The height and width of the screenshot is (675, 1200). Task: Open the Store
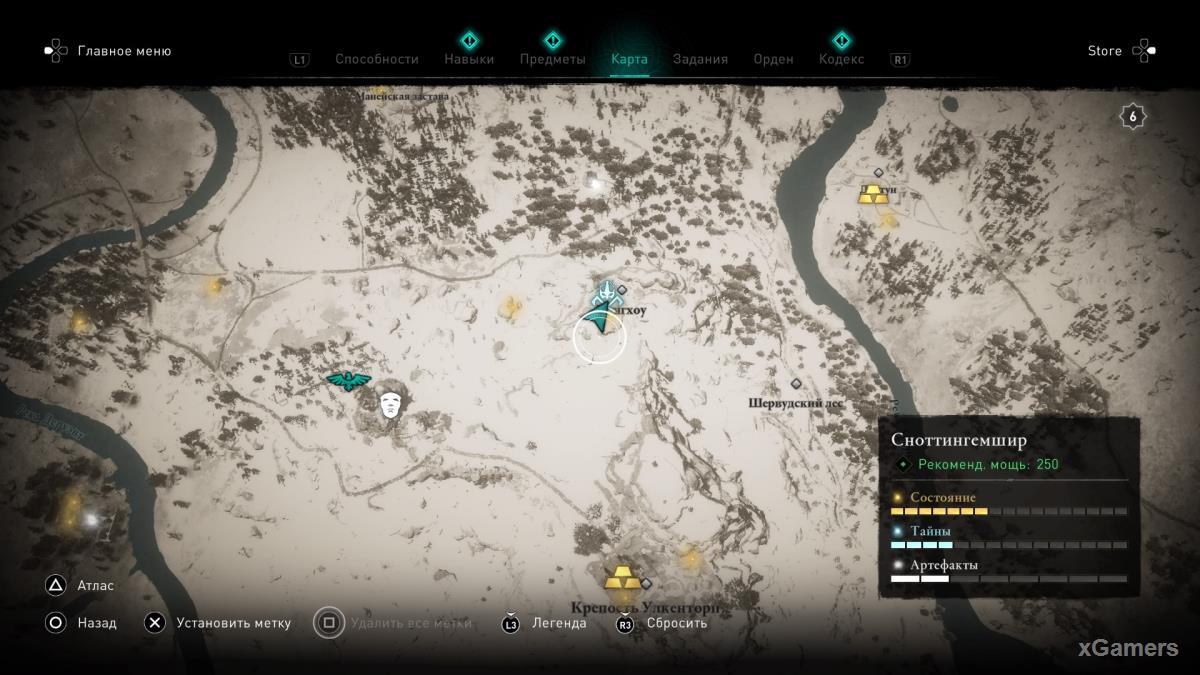pos(1104,51)
